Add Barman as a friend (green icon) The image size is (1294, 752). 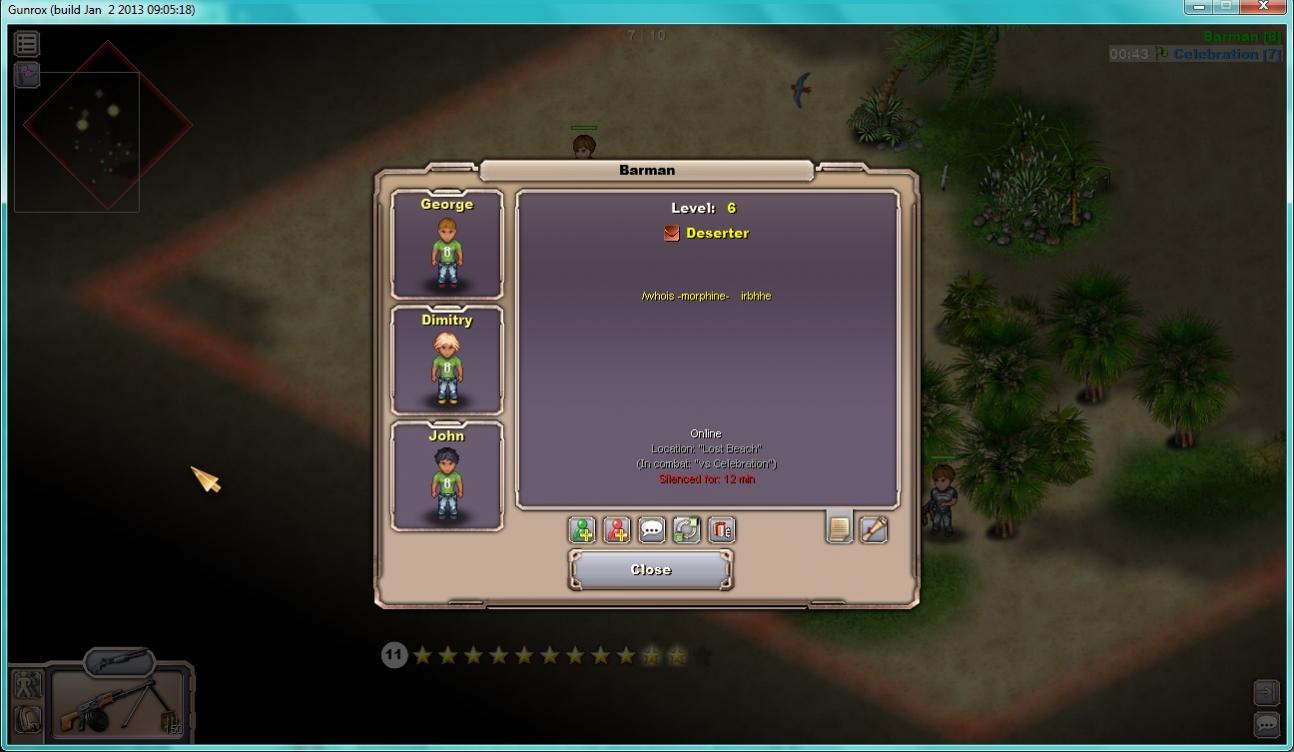coord(582,530)
